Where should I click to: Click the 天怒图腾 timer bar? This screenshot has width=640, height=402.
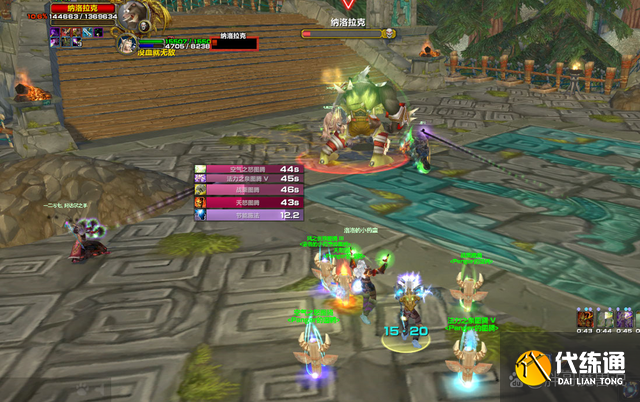[248, 203]
